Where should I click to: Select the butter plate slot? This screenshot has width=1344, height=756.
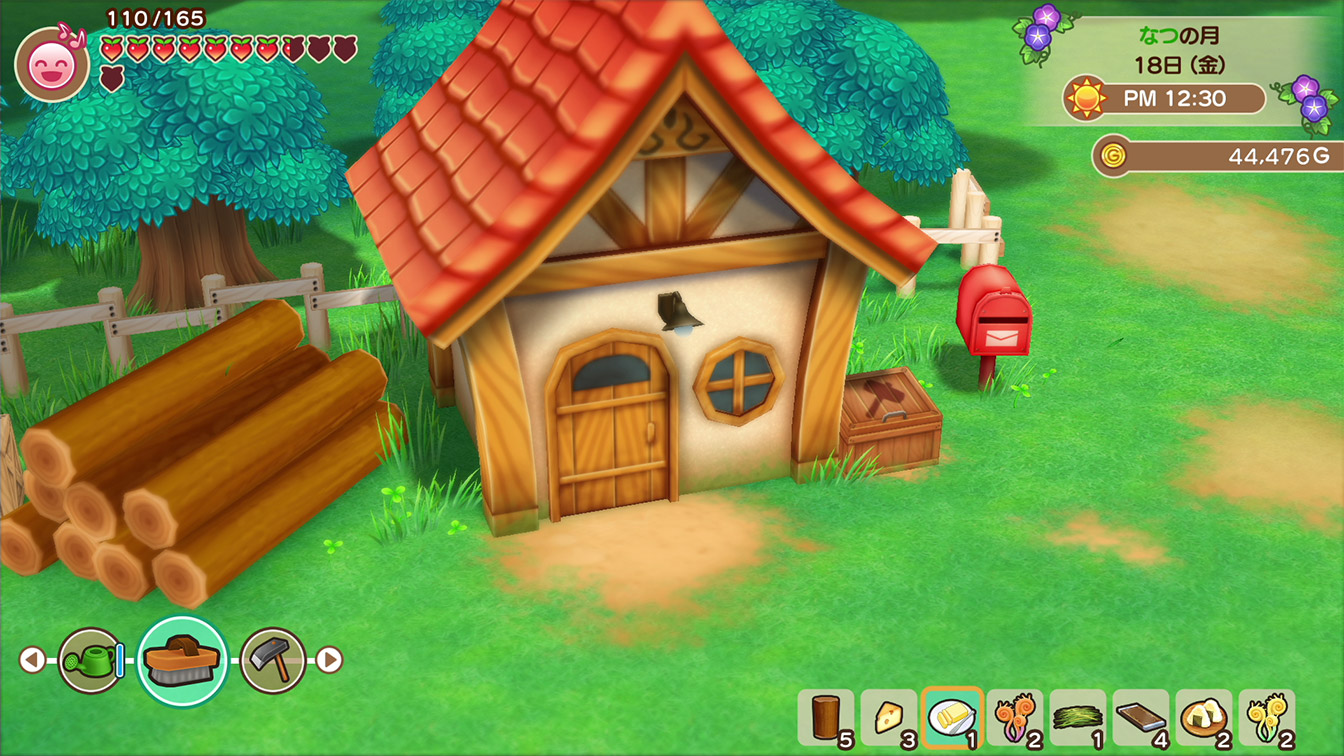point(951,718)
